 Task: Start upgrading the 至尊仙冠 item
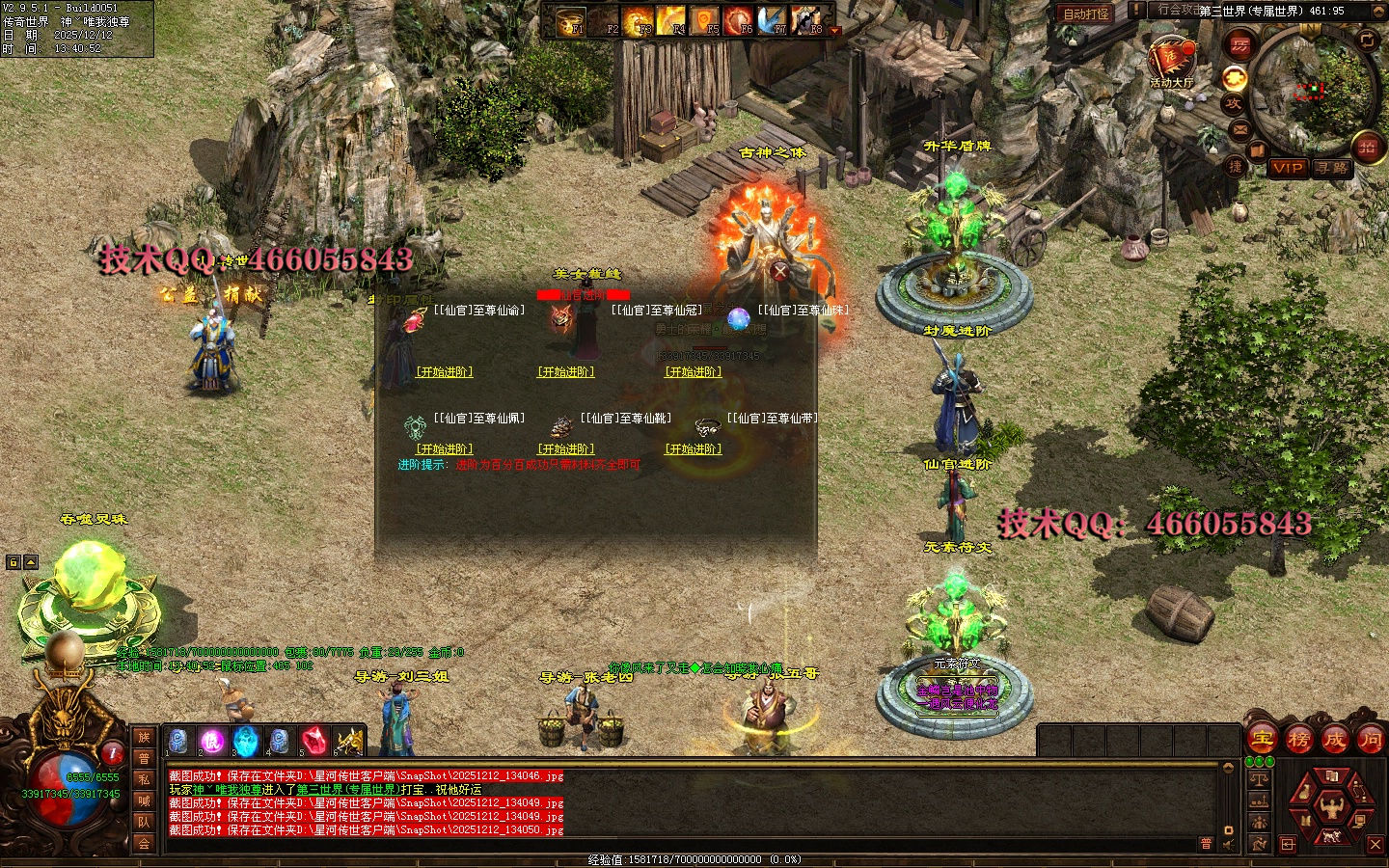tap(566, 372)
